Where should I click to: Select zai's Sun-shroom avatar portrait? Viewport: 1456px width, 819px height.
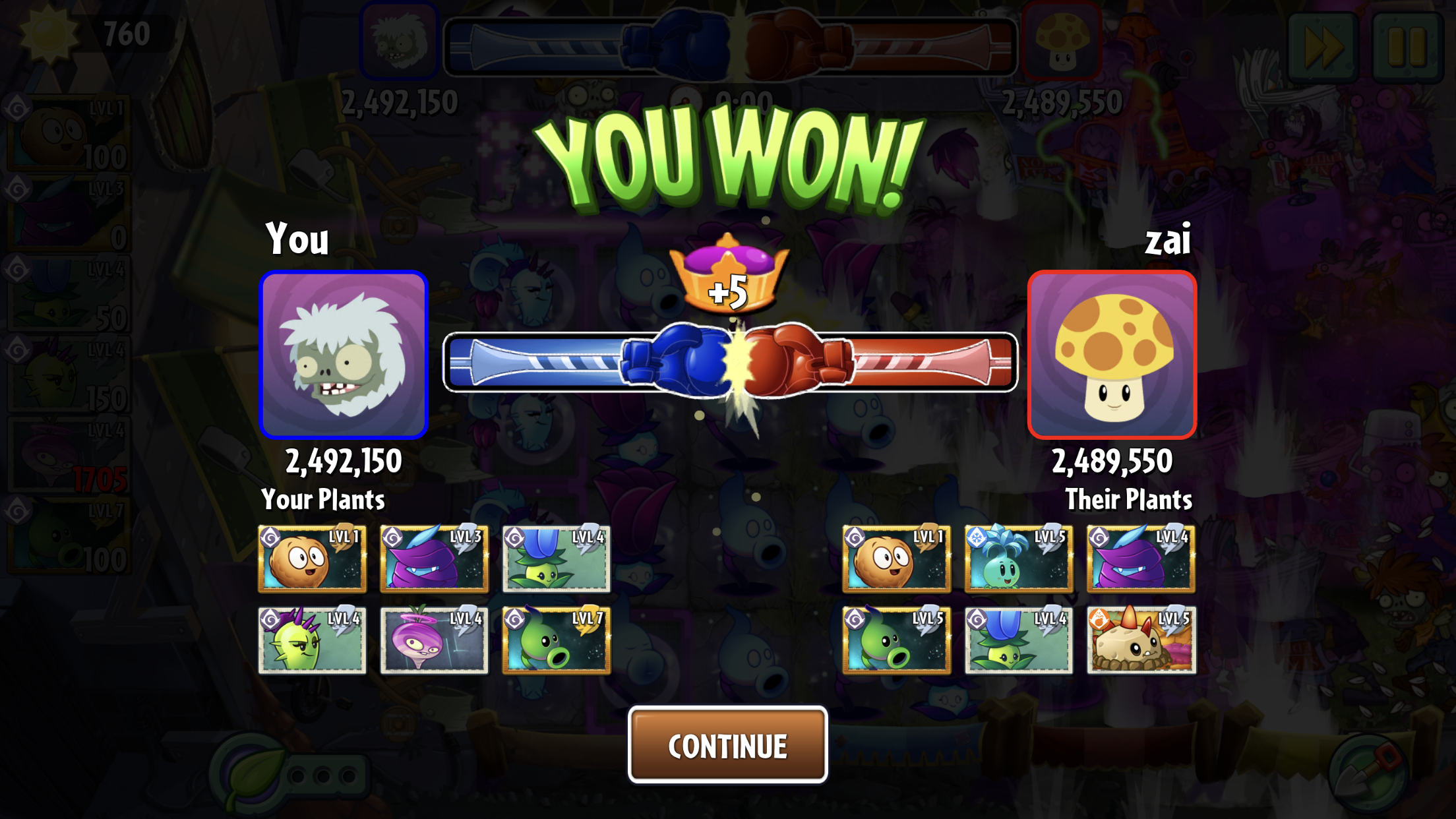pyautogui.click(x=1112, y=355)
